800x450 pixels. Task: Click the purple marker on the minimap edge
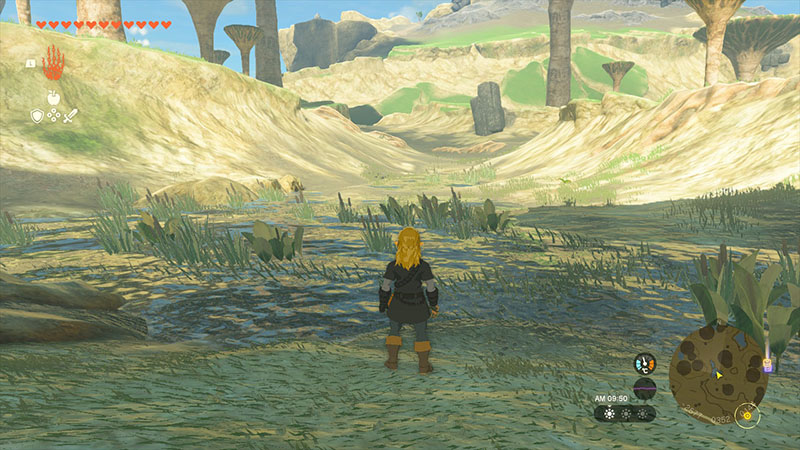point(767,367)
